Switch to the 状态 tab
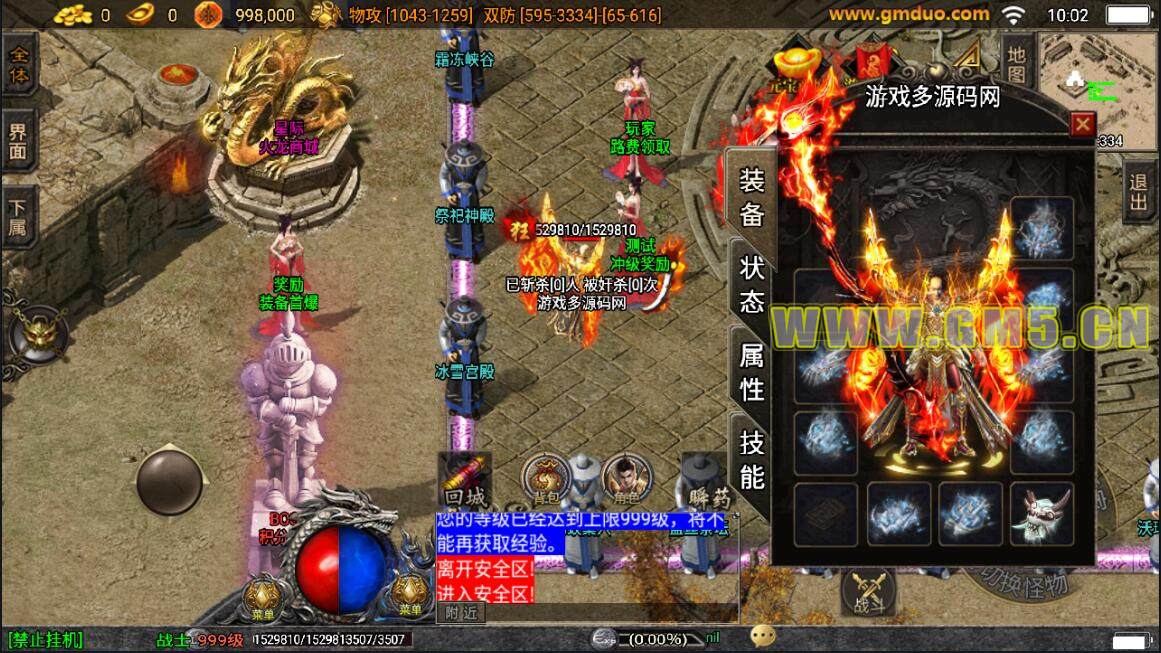Screen dimensions: 1161x653 (x=752, y=283)
